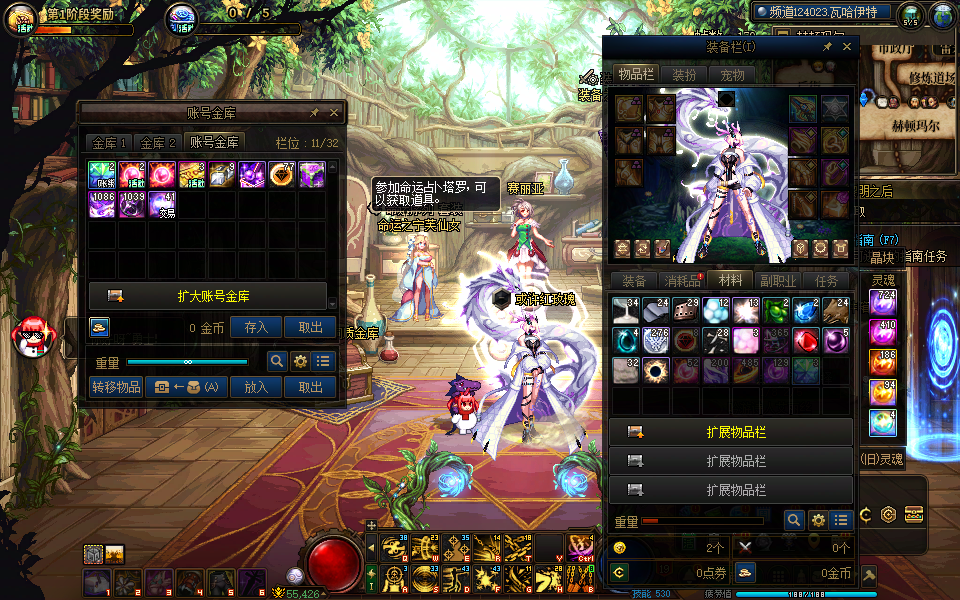This screenshot has height=600, width=960.
Task: Click the 扩大账号金库 expand button
Action: (208, 296)
